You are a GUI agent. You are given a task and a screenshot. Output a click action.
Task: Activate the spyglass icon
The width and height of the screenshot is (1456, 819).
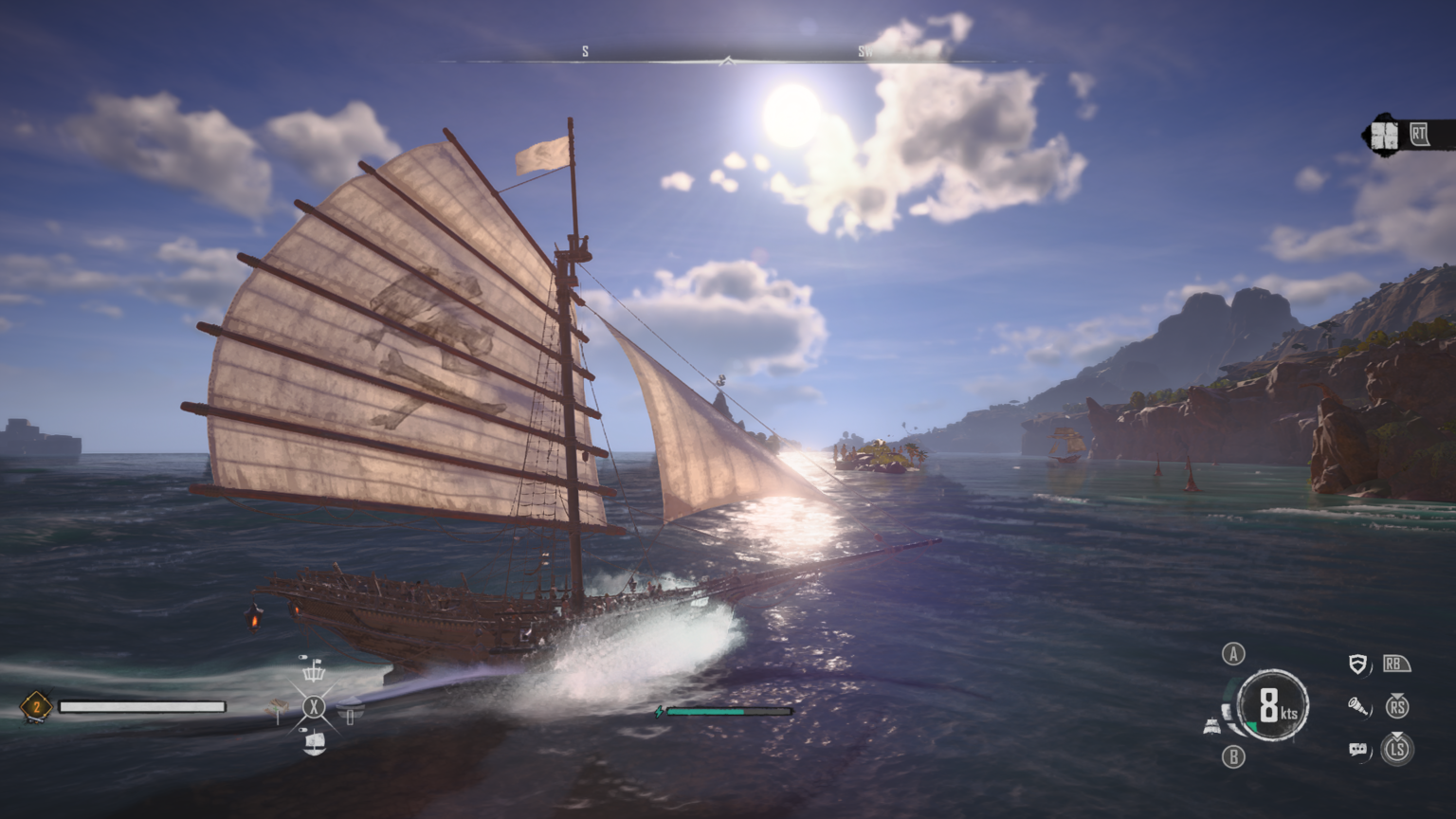1358,706
